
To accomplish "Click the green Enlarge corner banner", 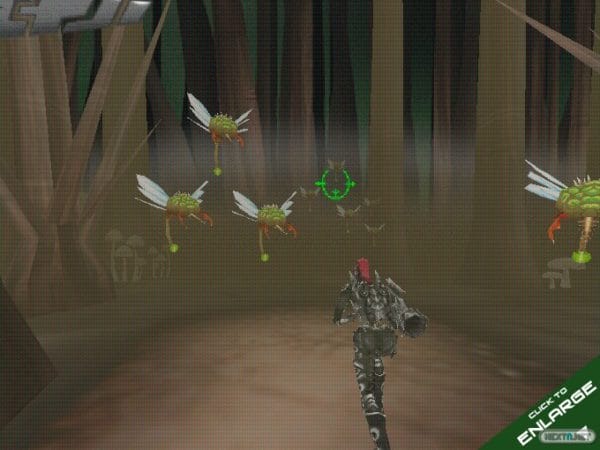I will (x=553, y=420).
